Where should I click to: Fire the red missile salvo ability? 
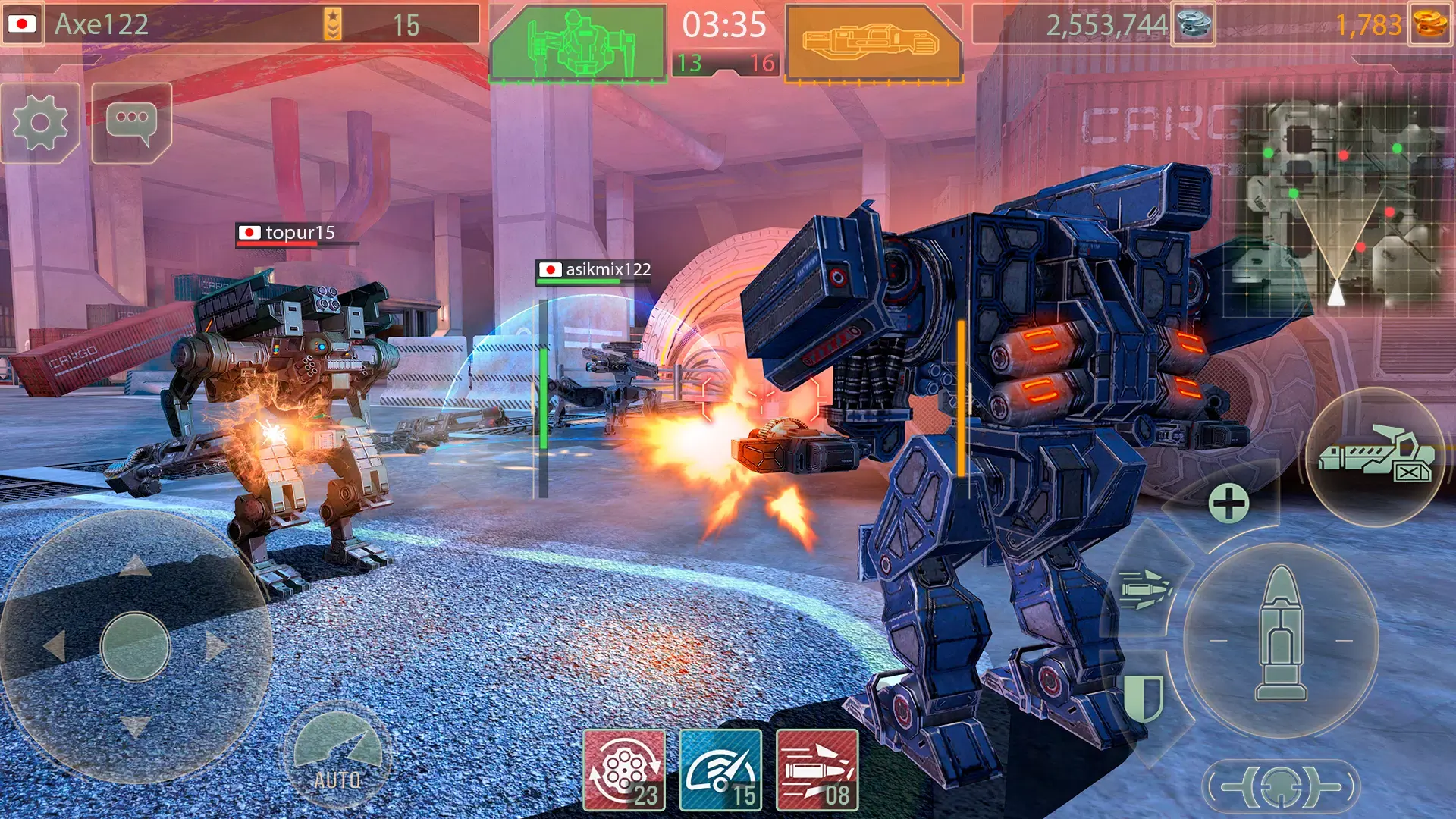817,770
